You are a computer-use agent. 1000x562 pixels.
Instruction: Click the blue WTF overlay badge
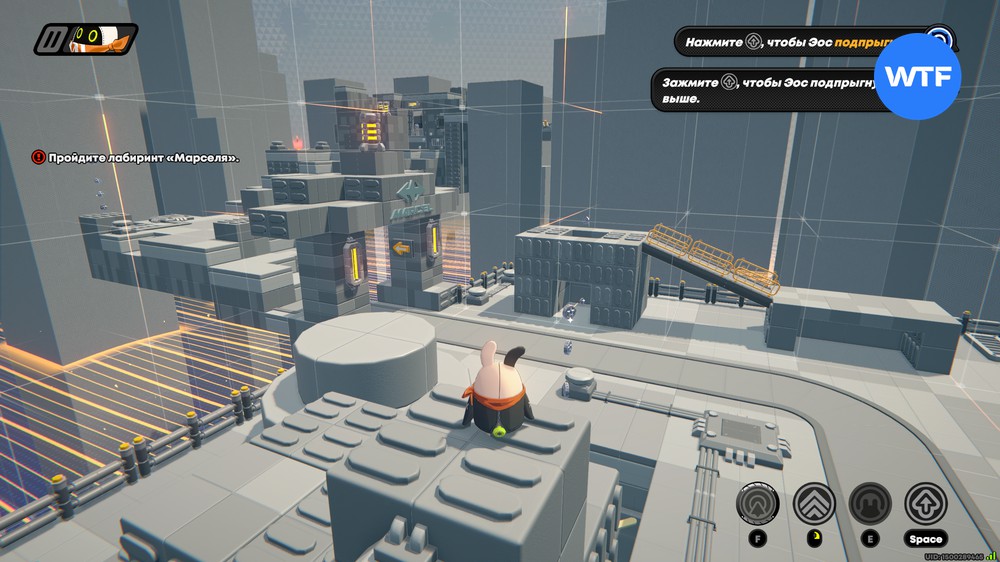pos(917,77)
